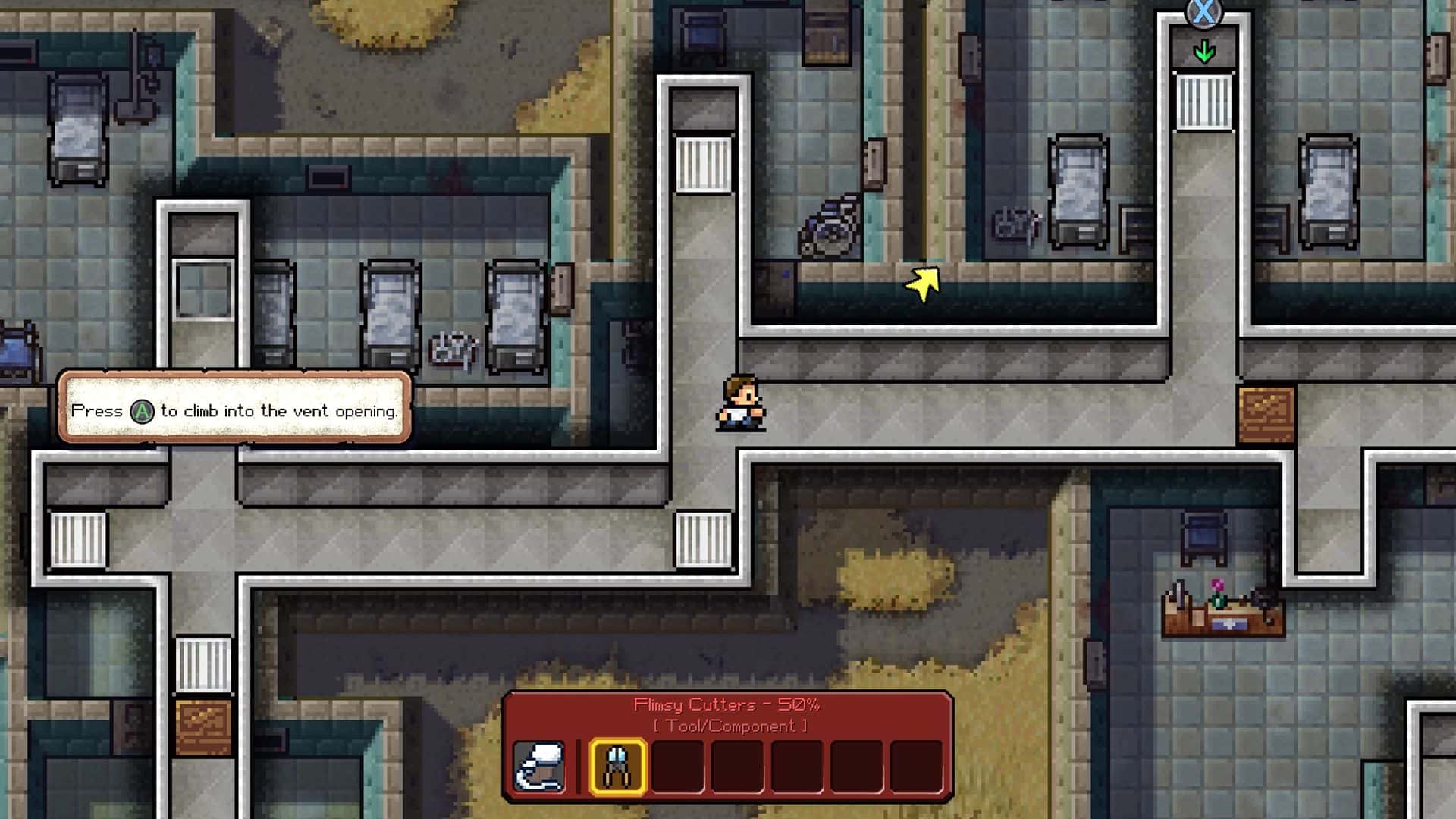Click the yellow objective arrow marker

924,284
